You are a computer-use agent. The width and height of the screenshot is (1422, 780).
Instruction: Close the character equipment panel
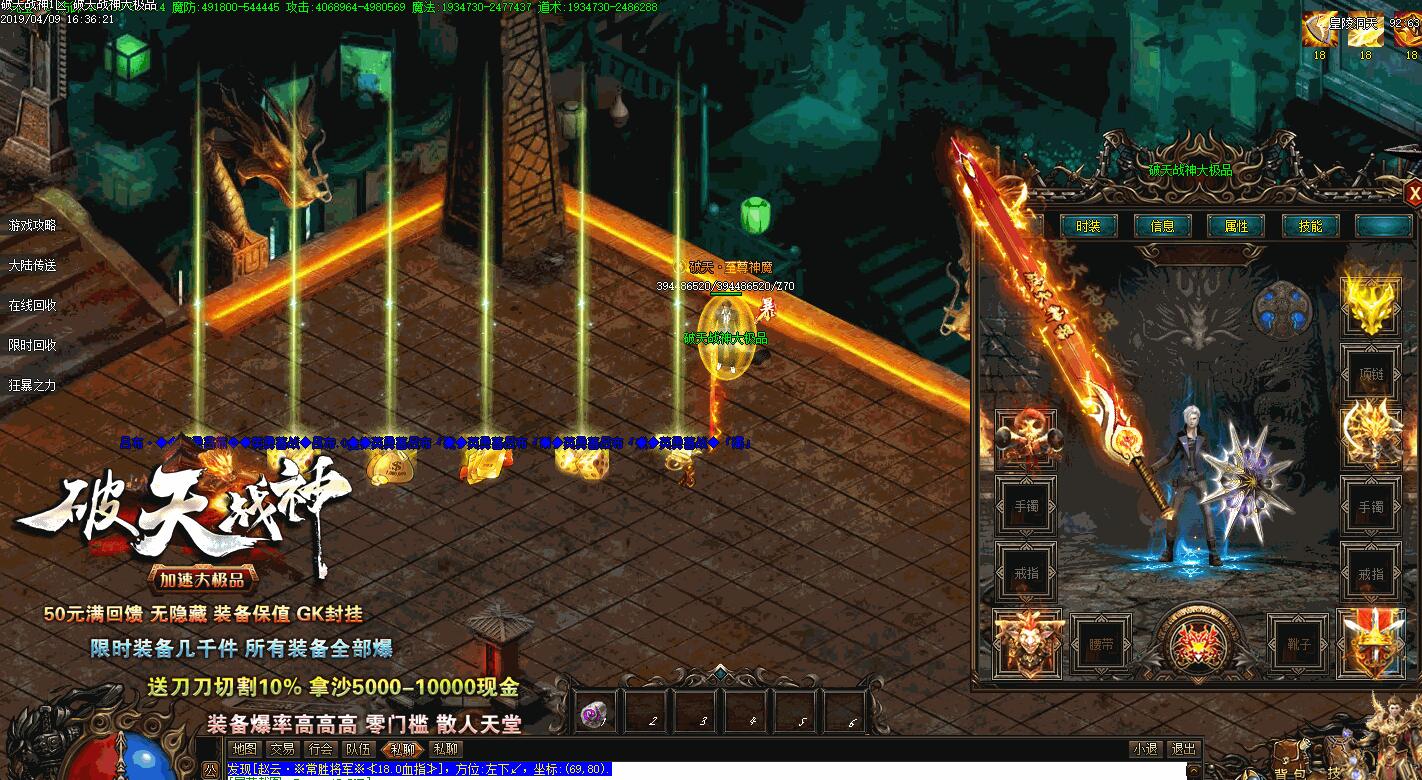tap(1412, 192)
